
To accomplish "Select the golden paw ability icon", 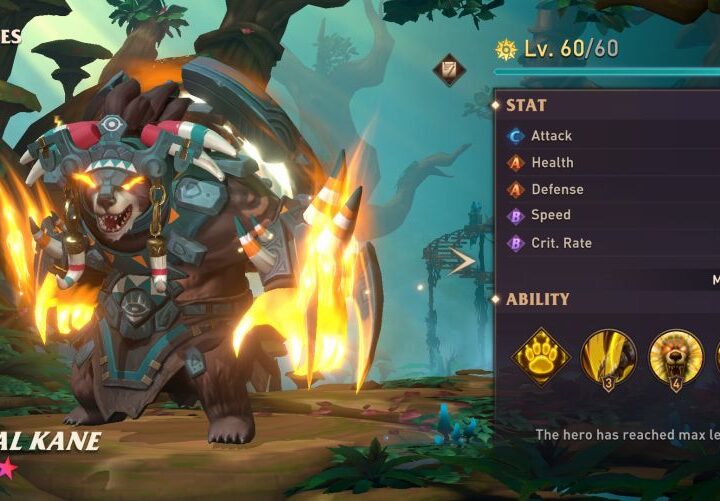I will pos(541,356).
